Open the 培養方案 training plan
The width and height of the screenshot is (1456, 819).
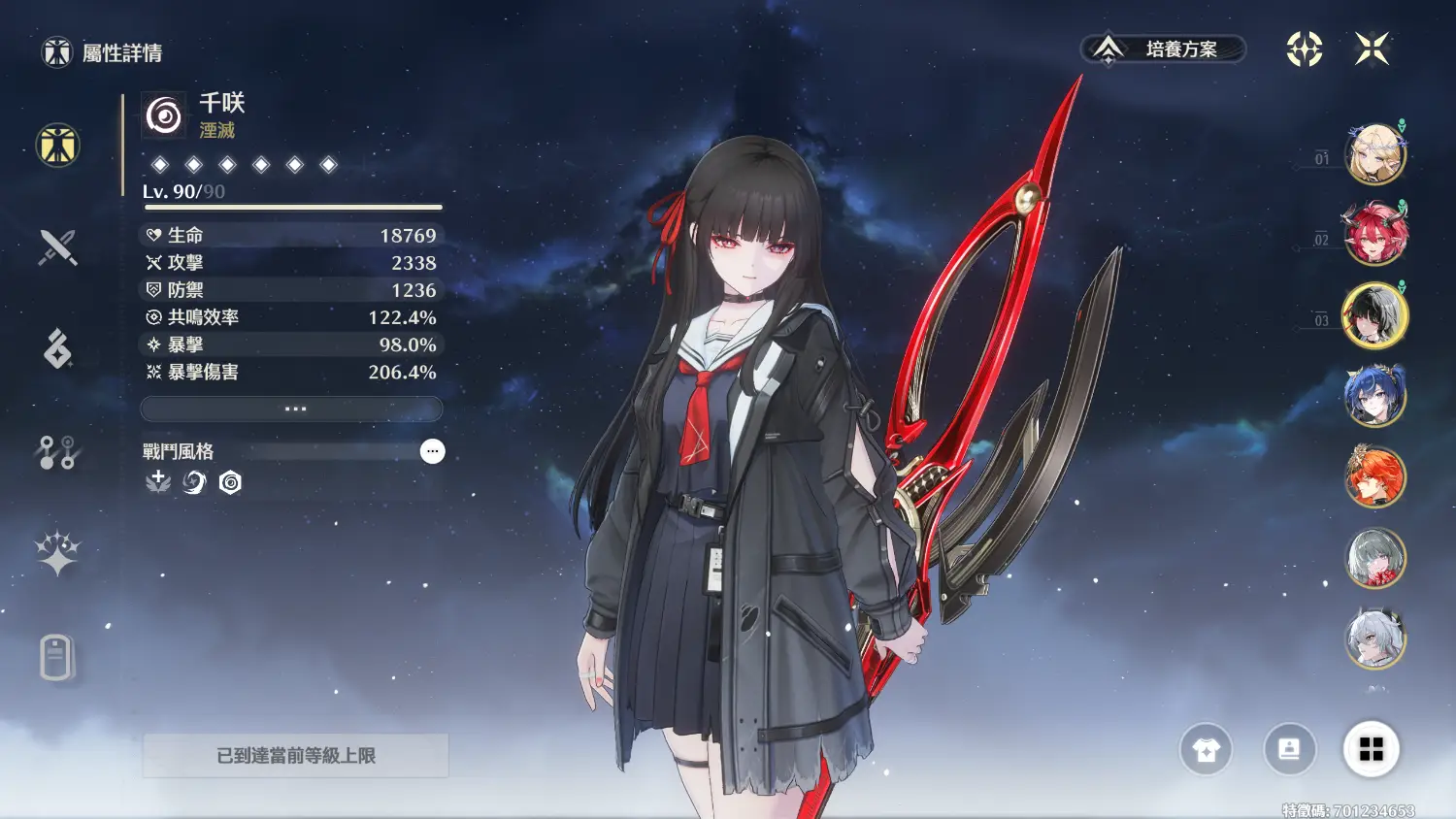1164,49
